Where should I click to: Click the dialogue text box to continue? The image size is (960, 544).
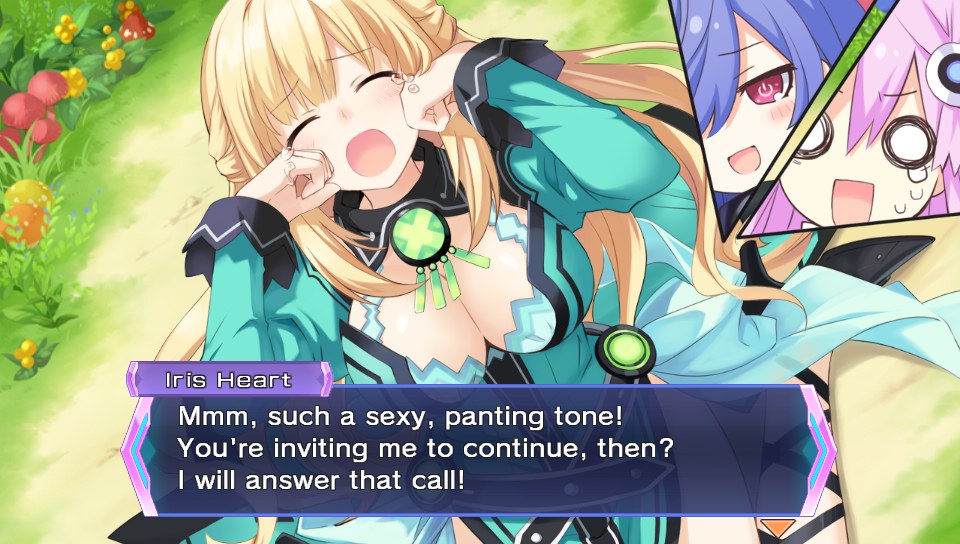pos(478,449)
